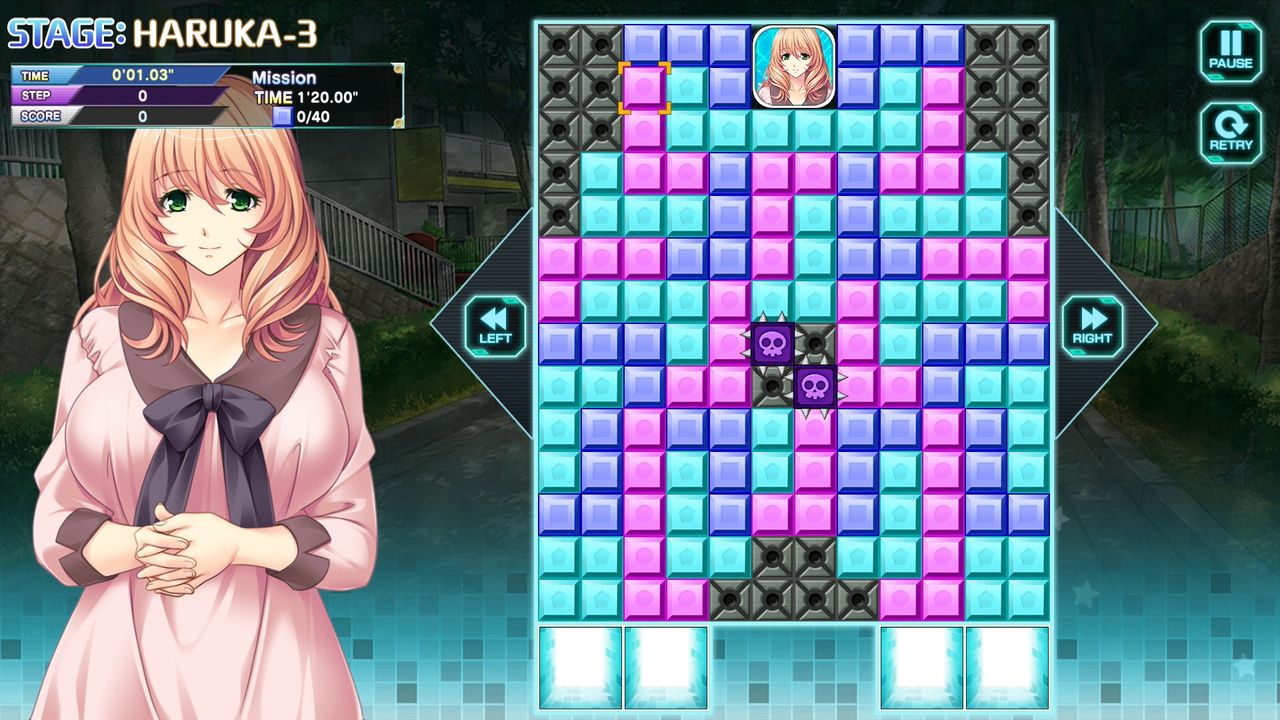Open the Mission panel header
1280x720 pixels.
pos(285,77)
